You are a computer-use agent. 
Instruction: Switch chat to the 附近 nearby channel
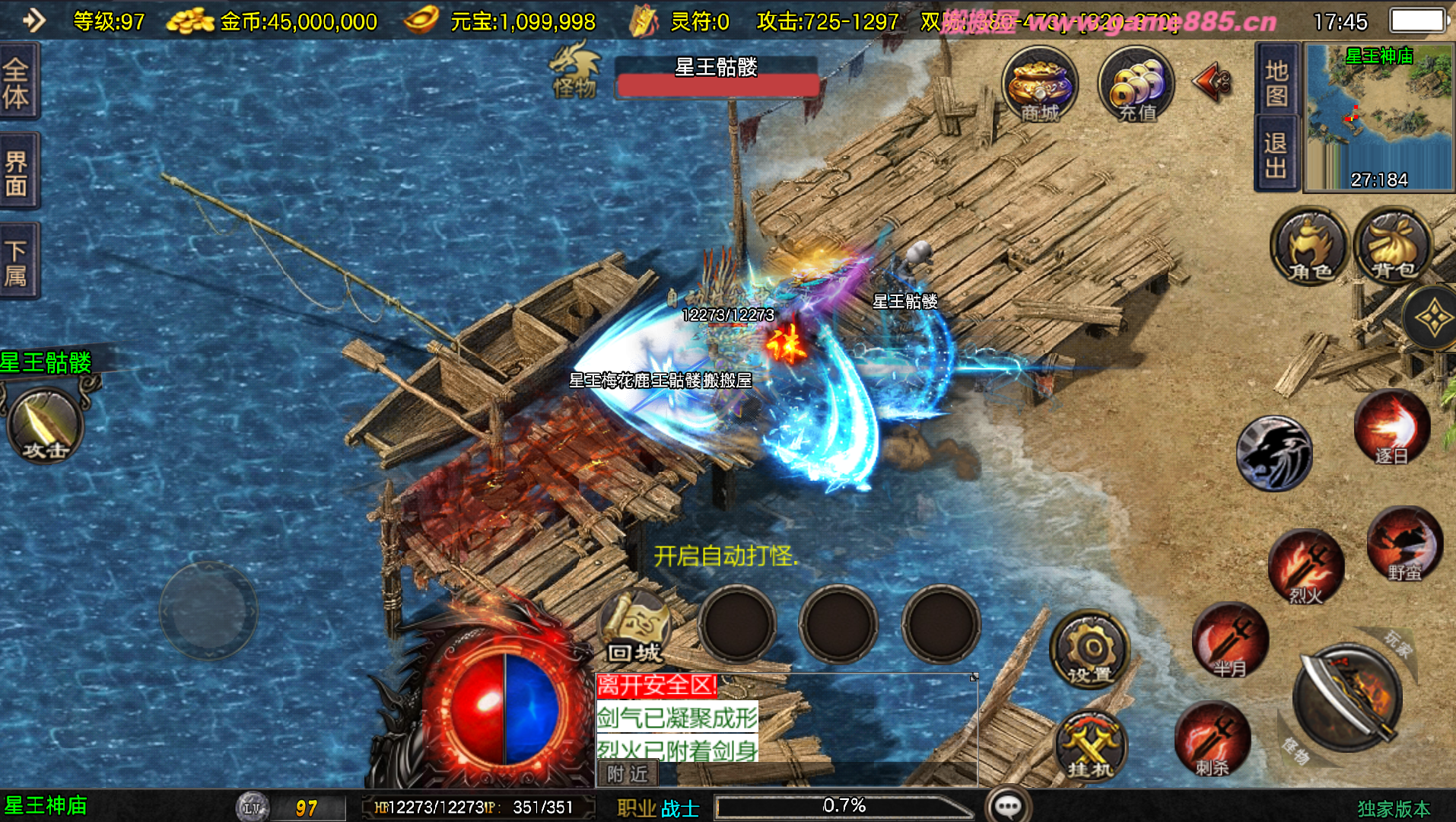(x=628, y=774)
